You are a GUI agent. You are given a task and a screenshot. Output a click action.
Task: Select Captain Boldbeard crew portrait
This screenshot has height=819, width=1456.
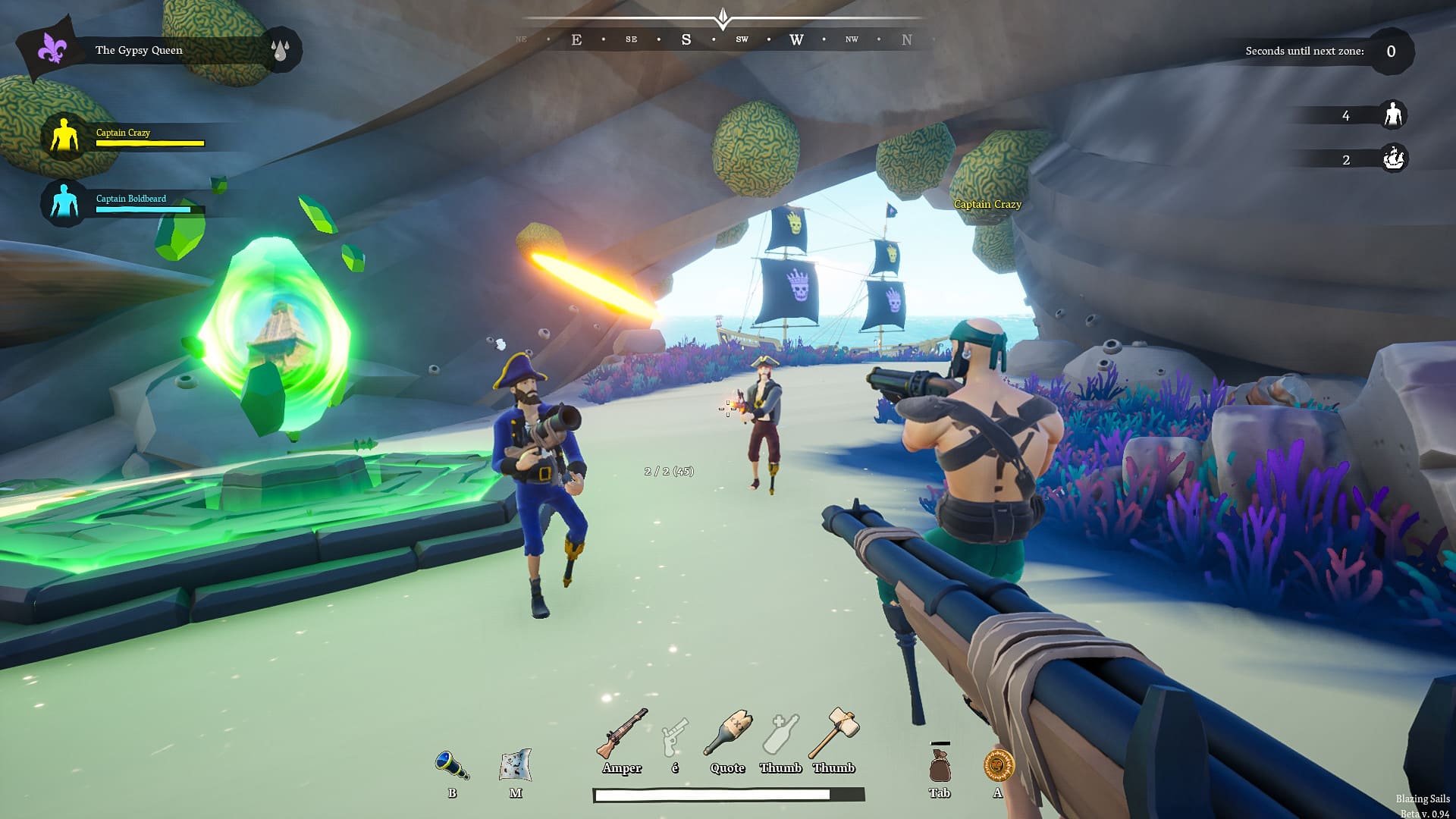[64, 202]
